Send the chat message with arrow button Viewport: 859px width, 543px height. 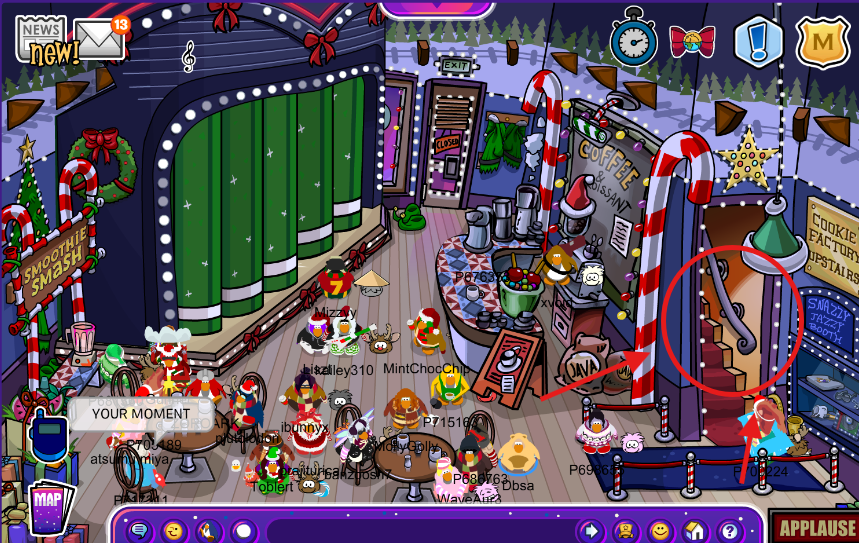(x=592, y=530)
